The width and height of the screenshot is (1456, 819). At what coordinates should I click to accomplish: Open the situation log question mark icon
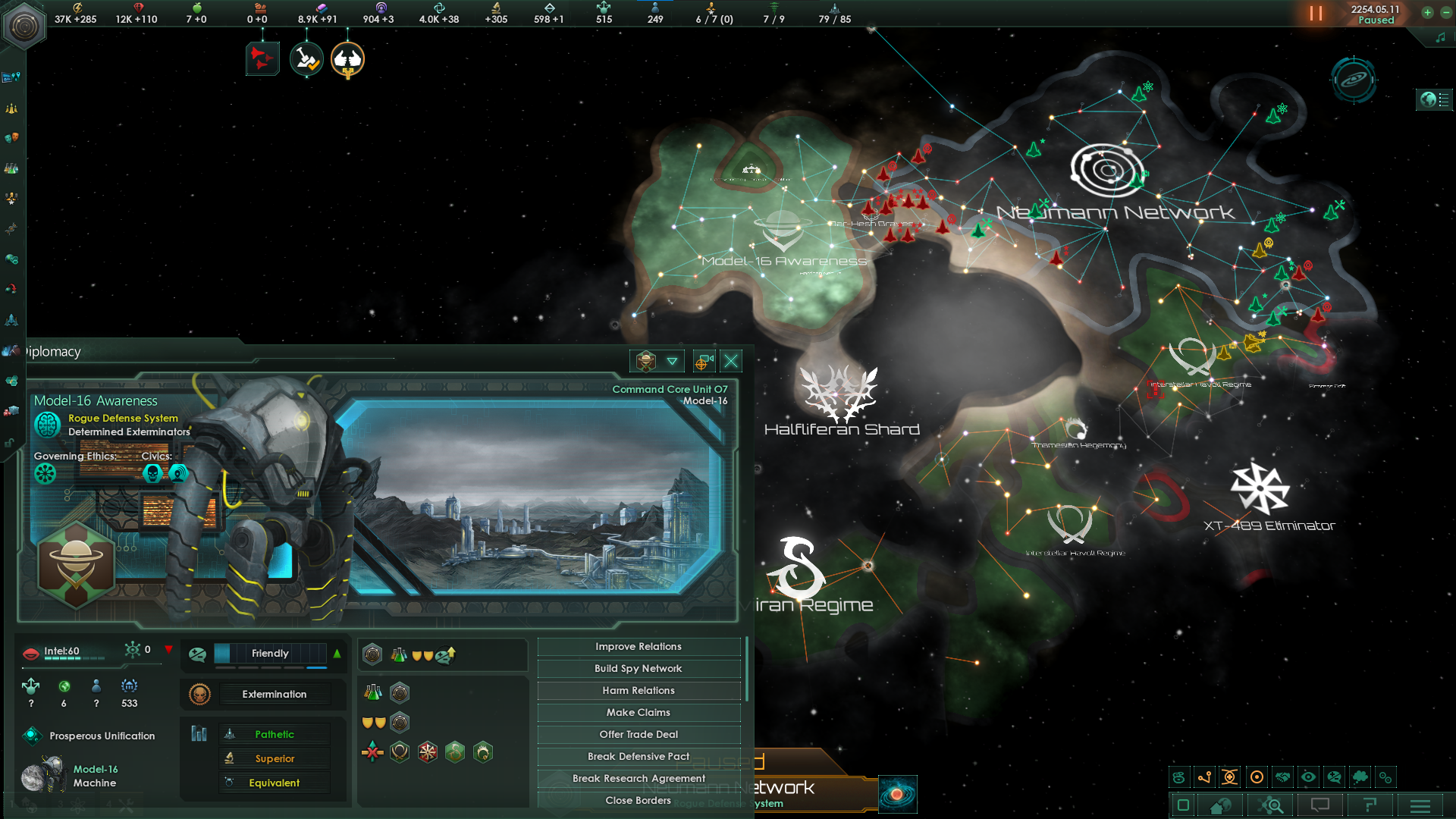click(x=1369, y=805)
